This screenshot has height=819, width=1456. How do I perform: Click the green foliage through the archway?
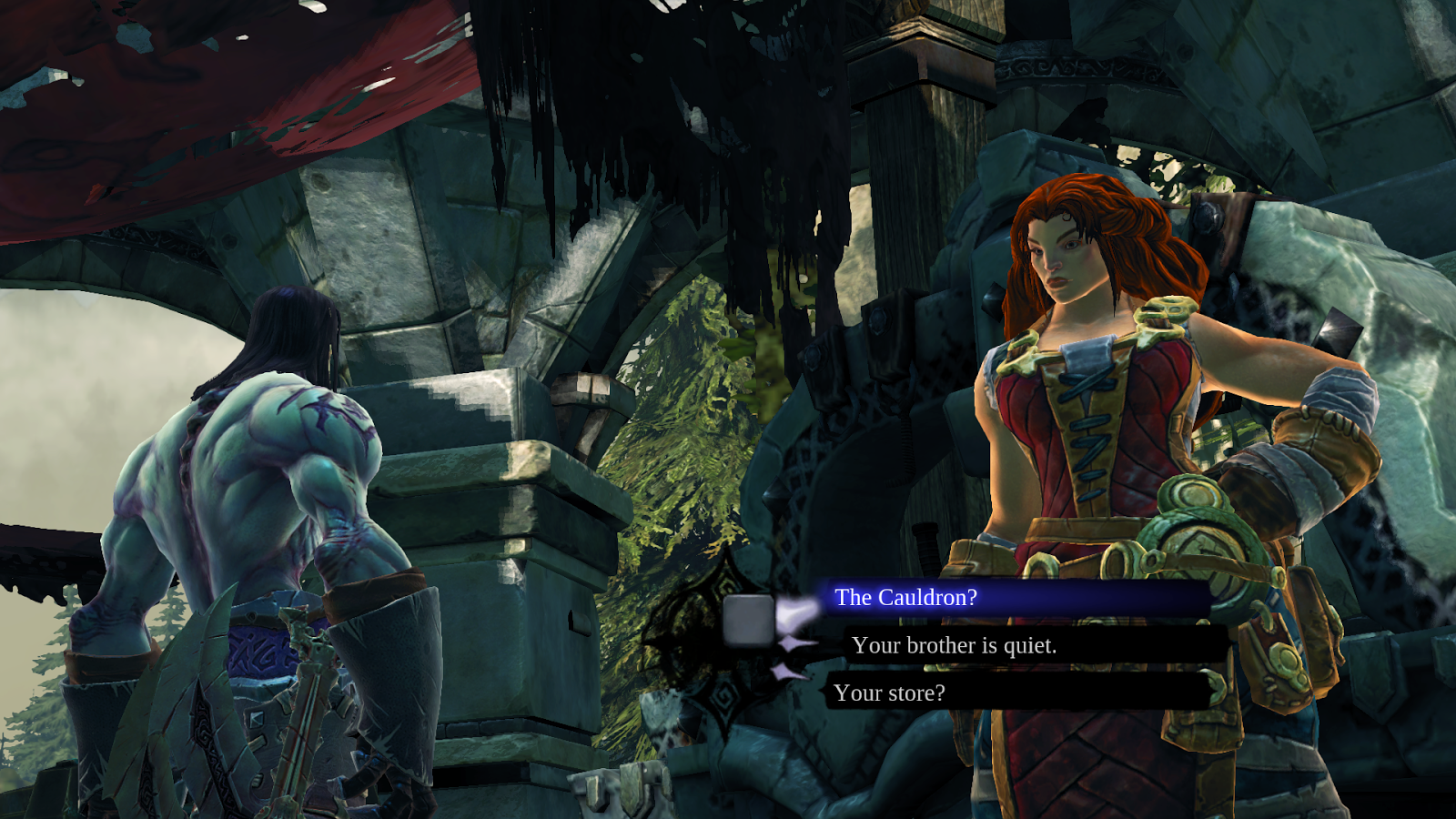point(692,437)
